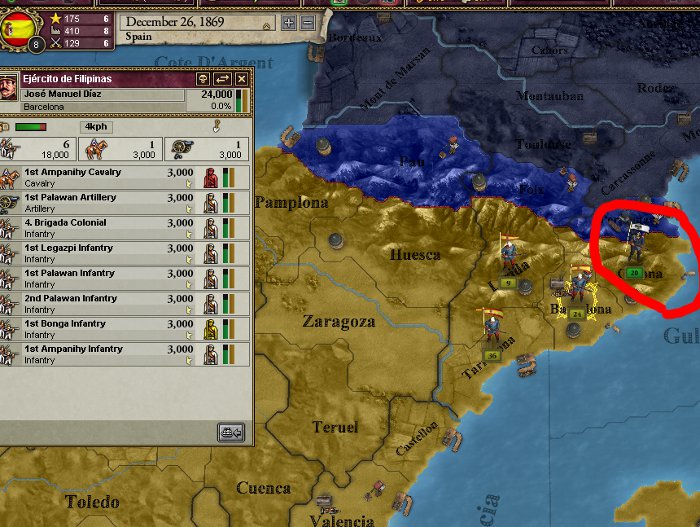The height and width of the screenshot is (527, 700).
Task: Select the 1st Ampanihy Cavalry regiment row
Action: (x=110, y=177)
